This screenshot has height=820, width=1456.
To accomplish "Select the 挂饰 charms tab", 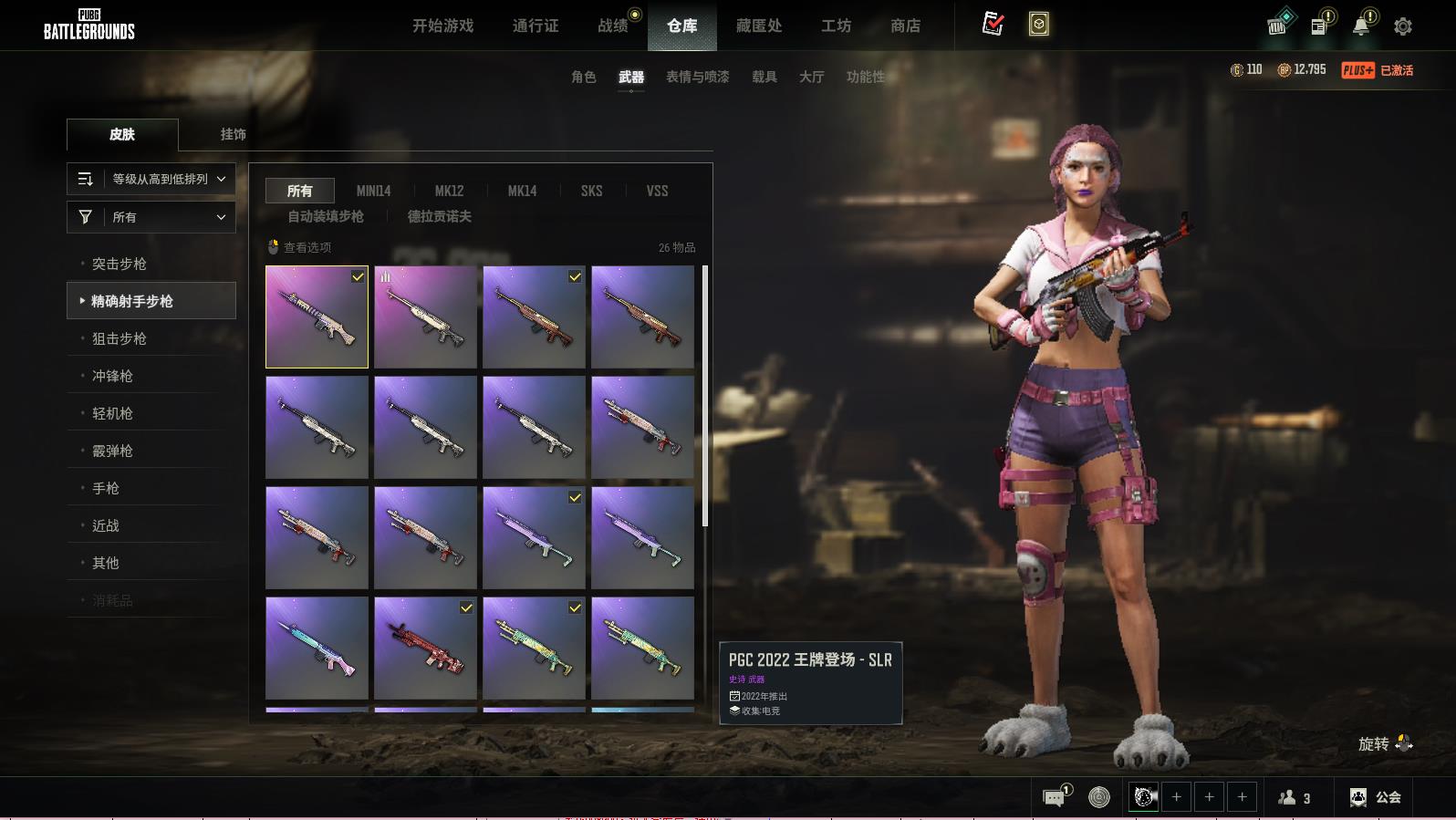I will tap(233, 134).
